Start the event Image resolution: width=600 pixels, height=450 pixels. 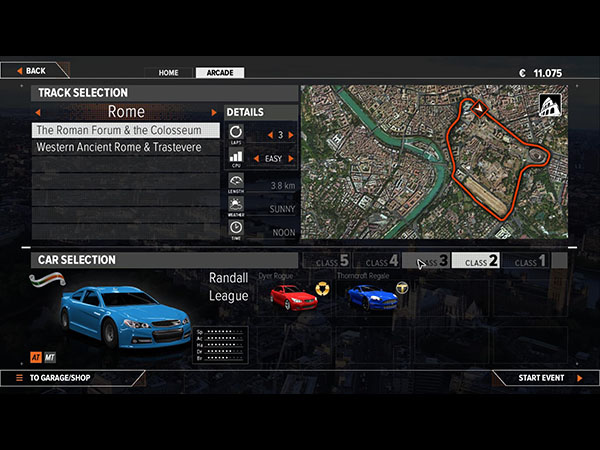547,378
